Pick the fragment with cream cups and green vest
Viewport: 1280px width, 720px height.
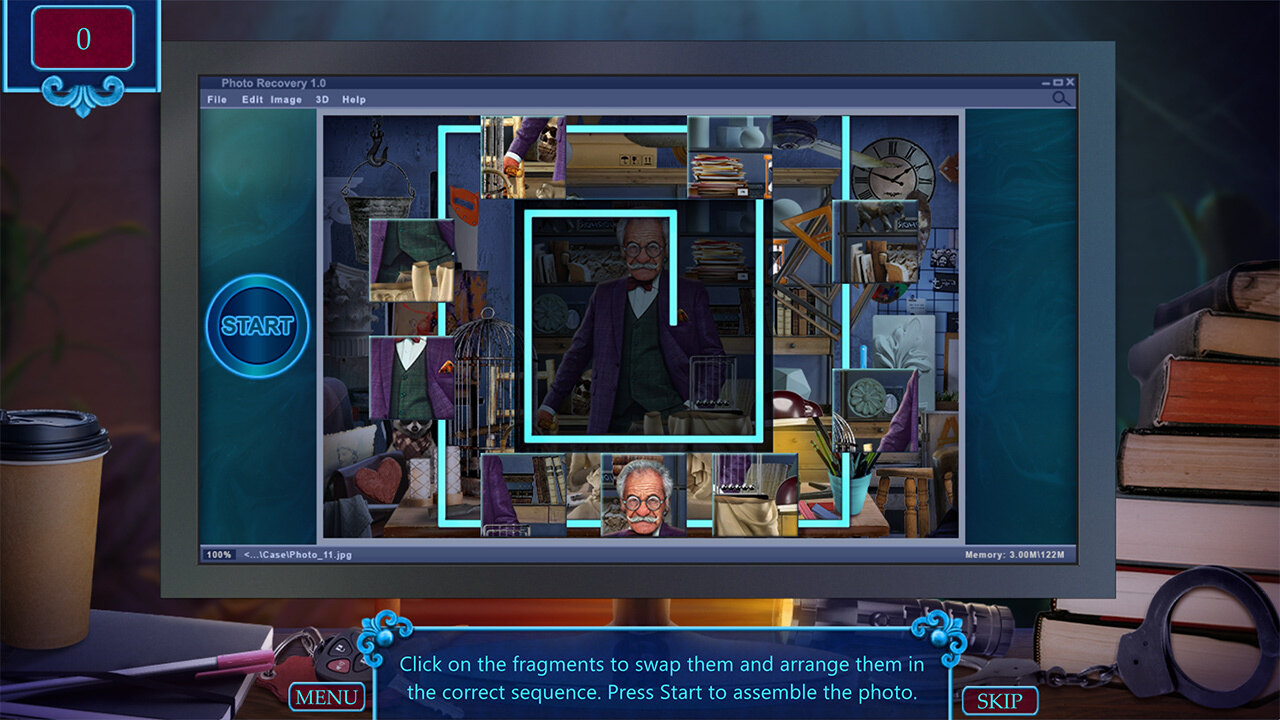click(x=411, y=260)
